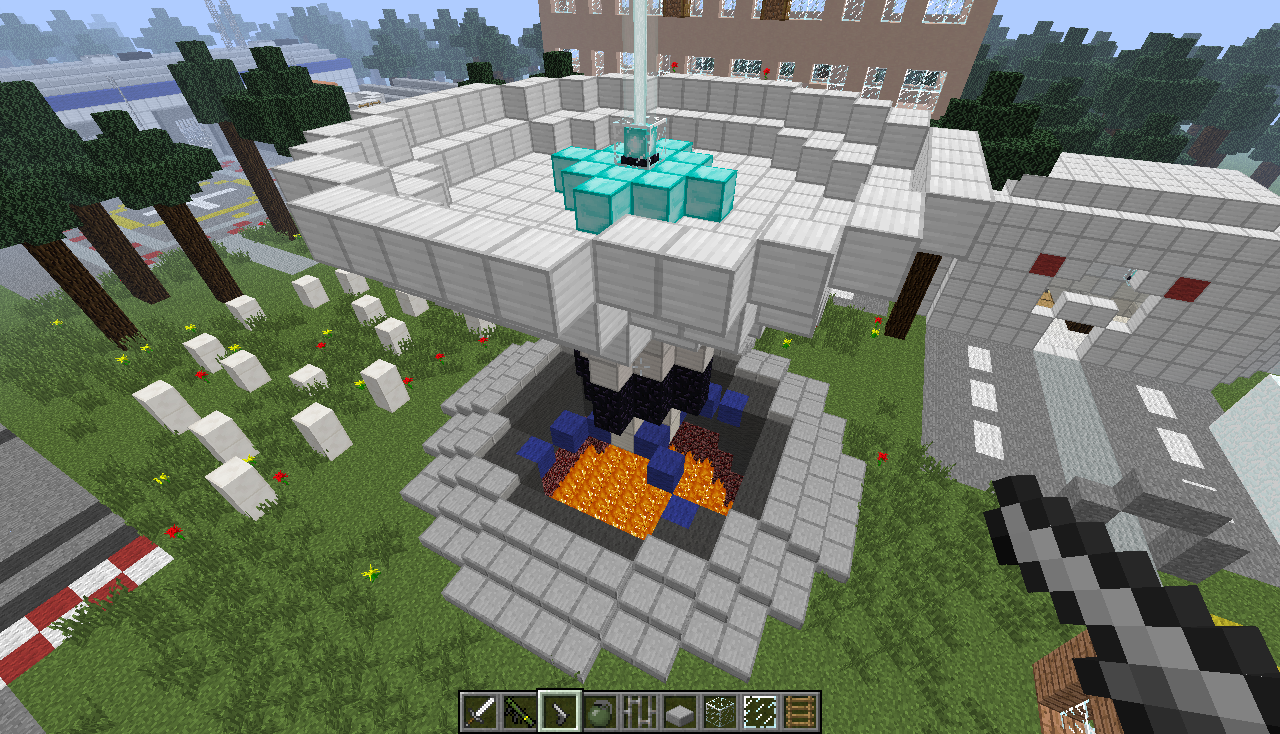
Task: Pick the stone slab hotbar slot
Action: (680, 712)
